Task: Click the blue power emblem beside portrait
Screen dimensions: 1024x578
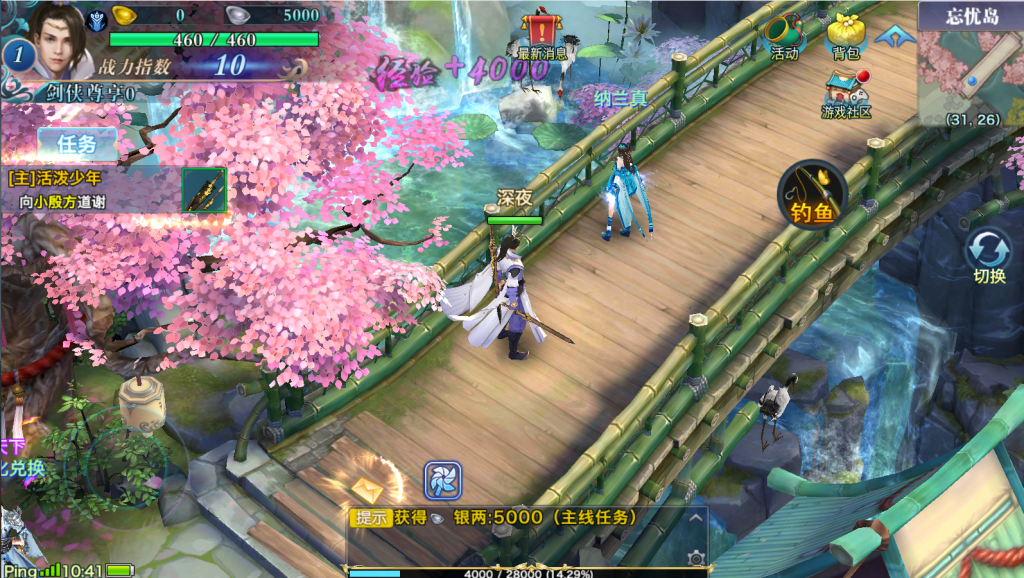Action: coord(97,18)
